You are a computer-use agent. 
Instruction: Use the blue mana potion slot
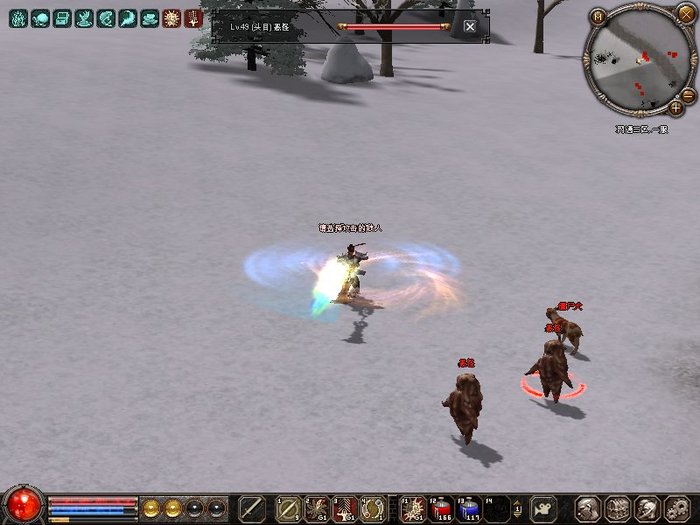coord(469,508)
